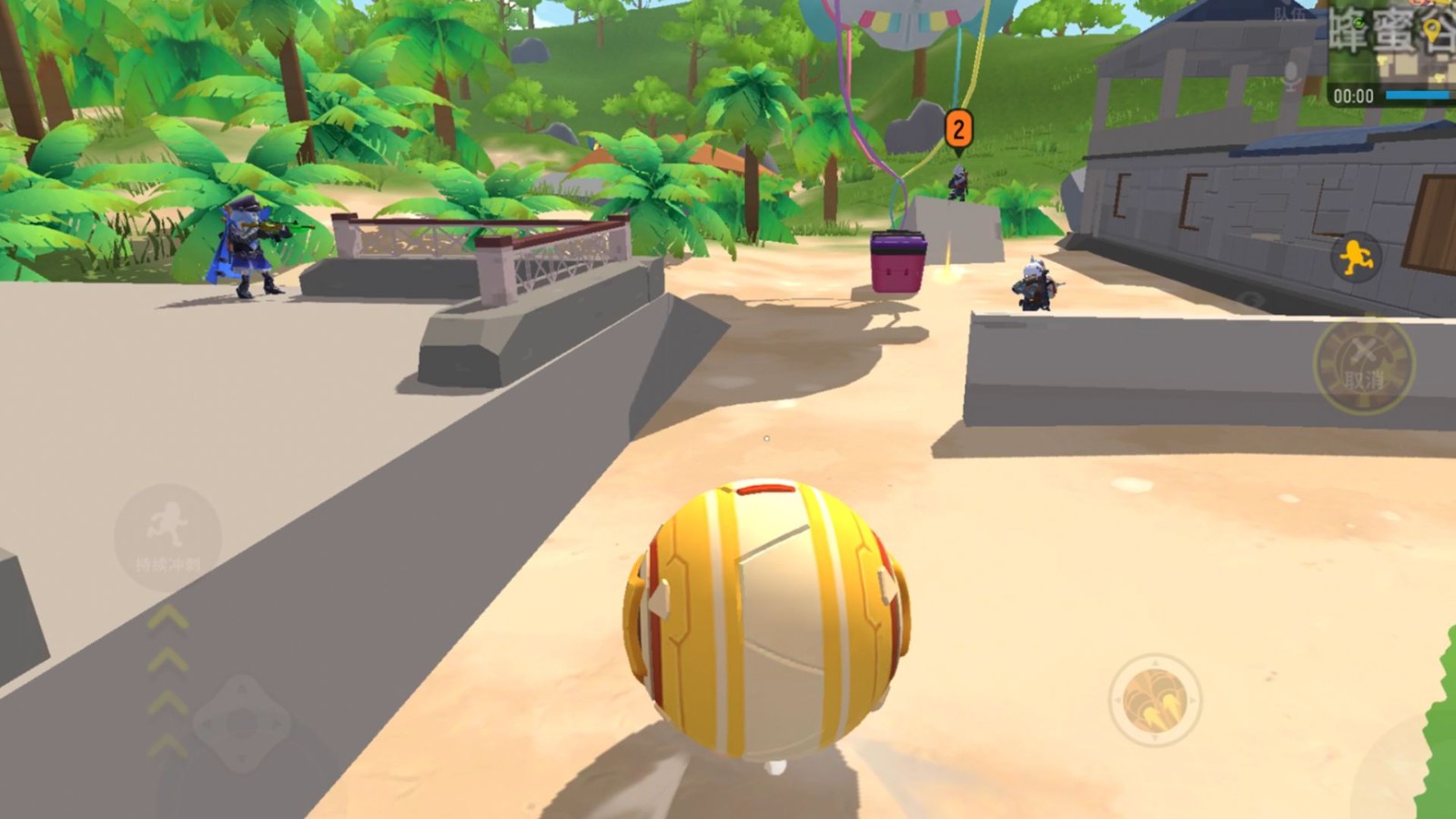Image resolution: width=1456 pixels, height=819 pixels.
Task: Tap the orange balloon marker showing 2
Action: click(957, 127)
